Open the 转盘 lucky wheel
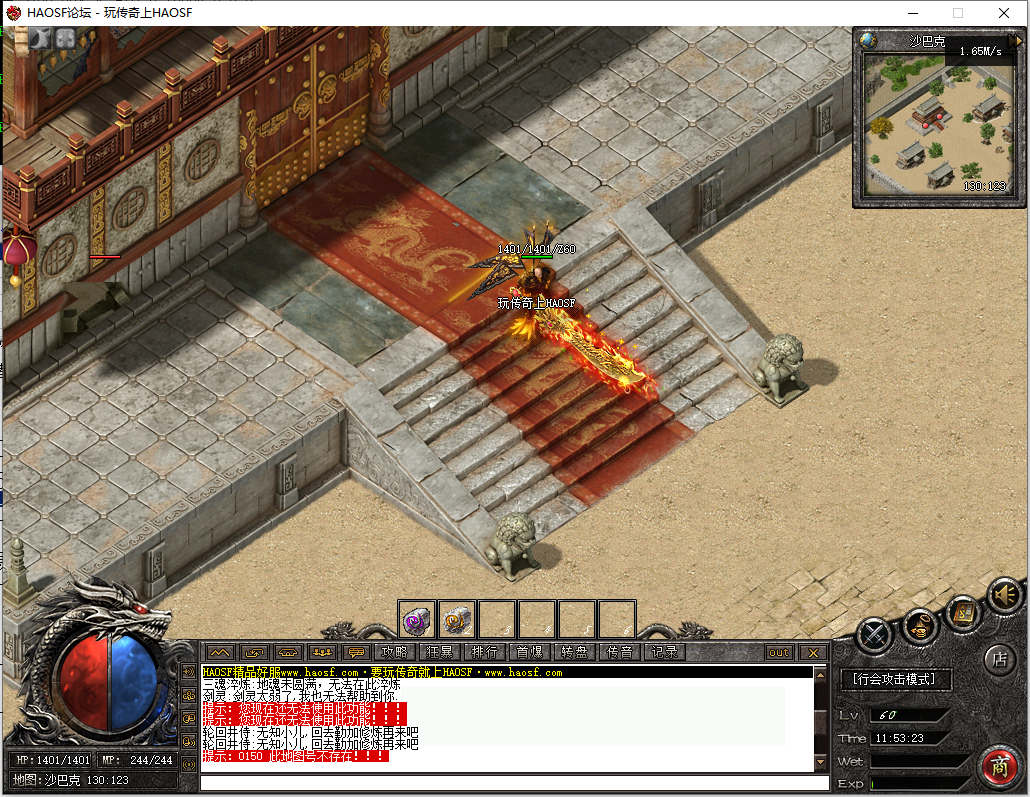This screenshot has width=1030, height=797. (574, 652)
